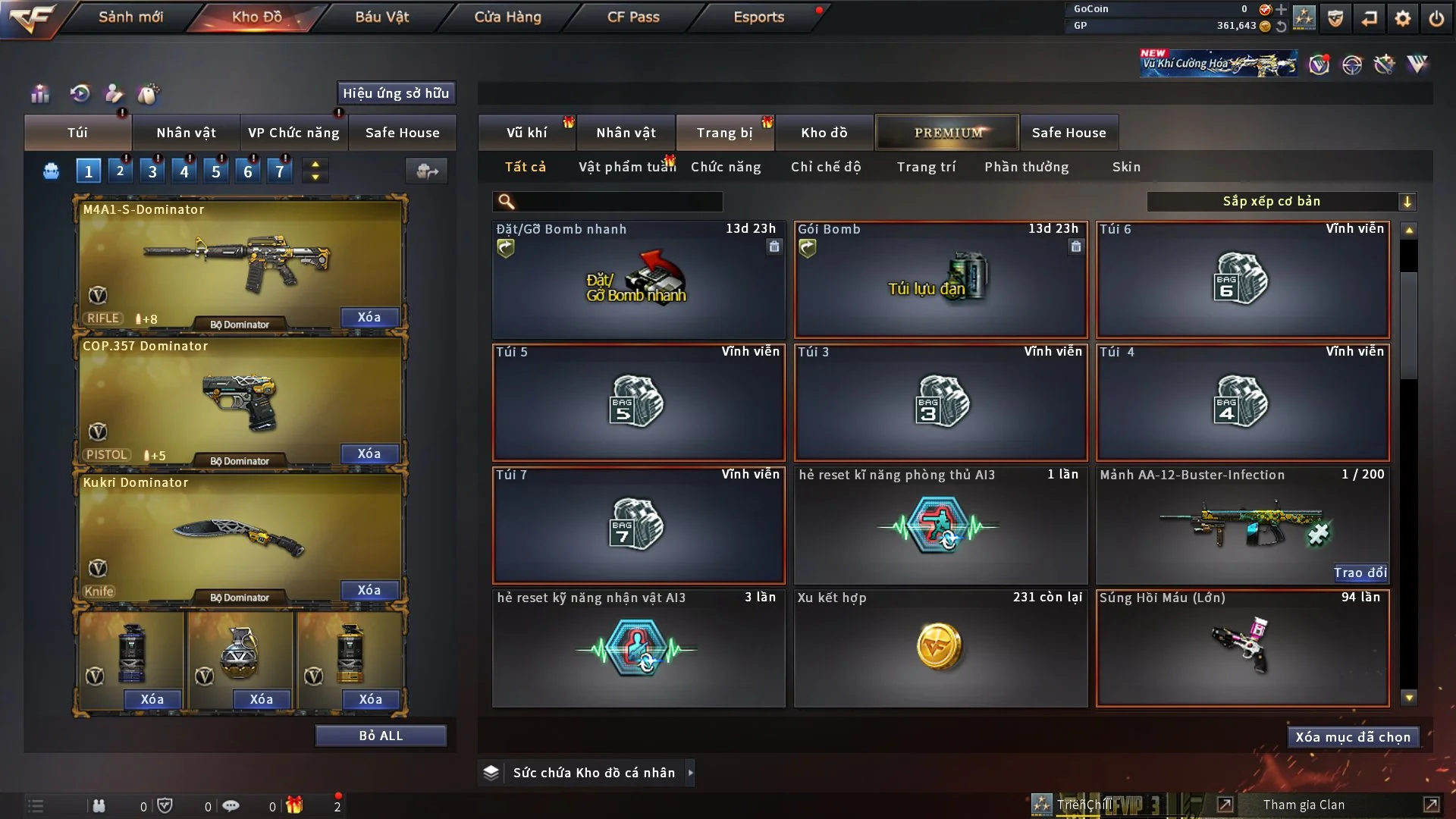Click Xóa mục đã chọn button
The height and width of the screenshot is (819, 1456).
click(1353, 737)
